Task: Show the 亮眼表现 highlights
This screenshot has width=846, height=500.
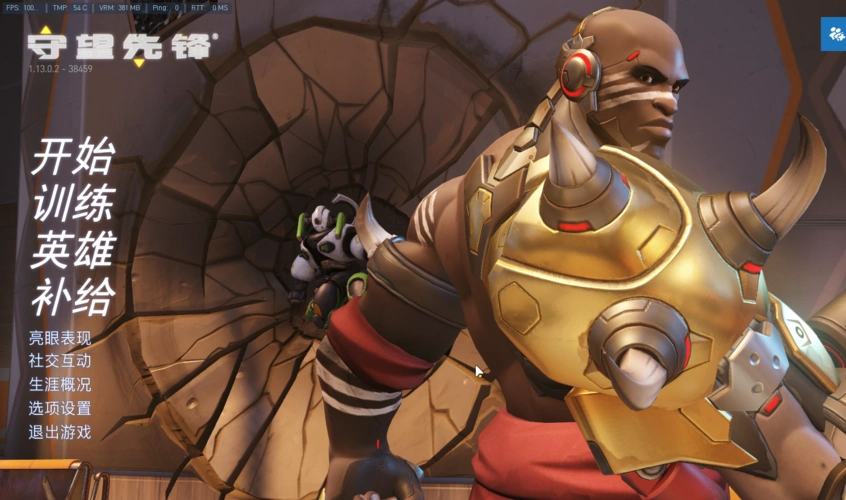Action: pyautogui.click(x=60, y=338)
